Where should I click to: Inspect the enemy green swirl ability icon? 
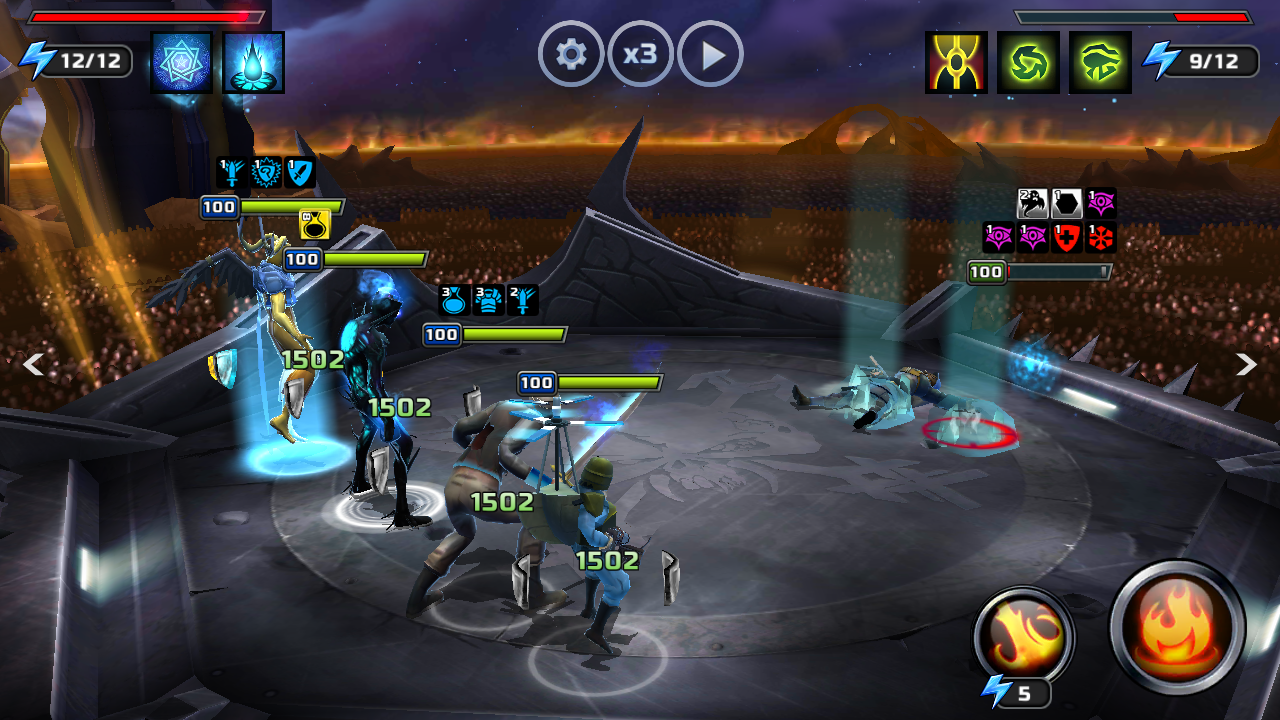tap(1028, 62)
